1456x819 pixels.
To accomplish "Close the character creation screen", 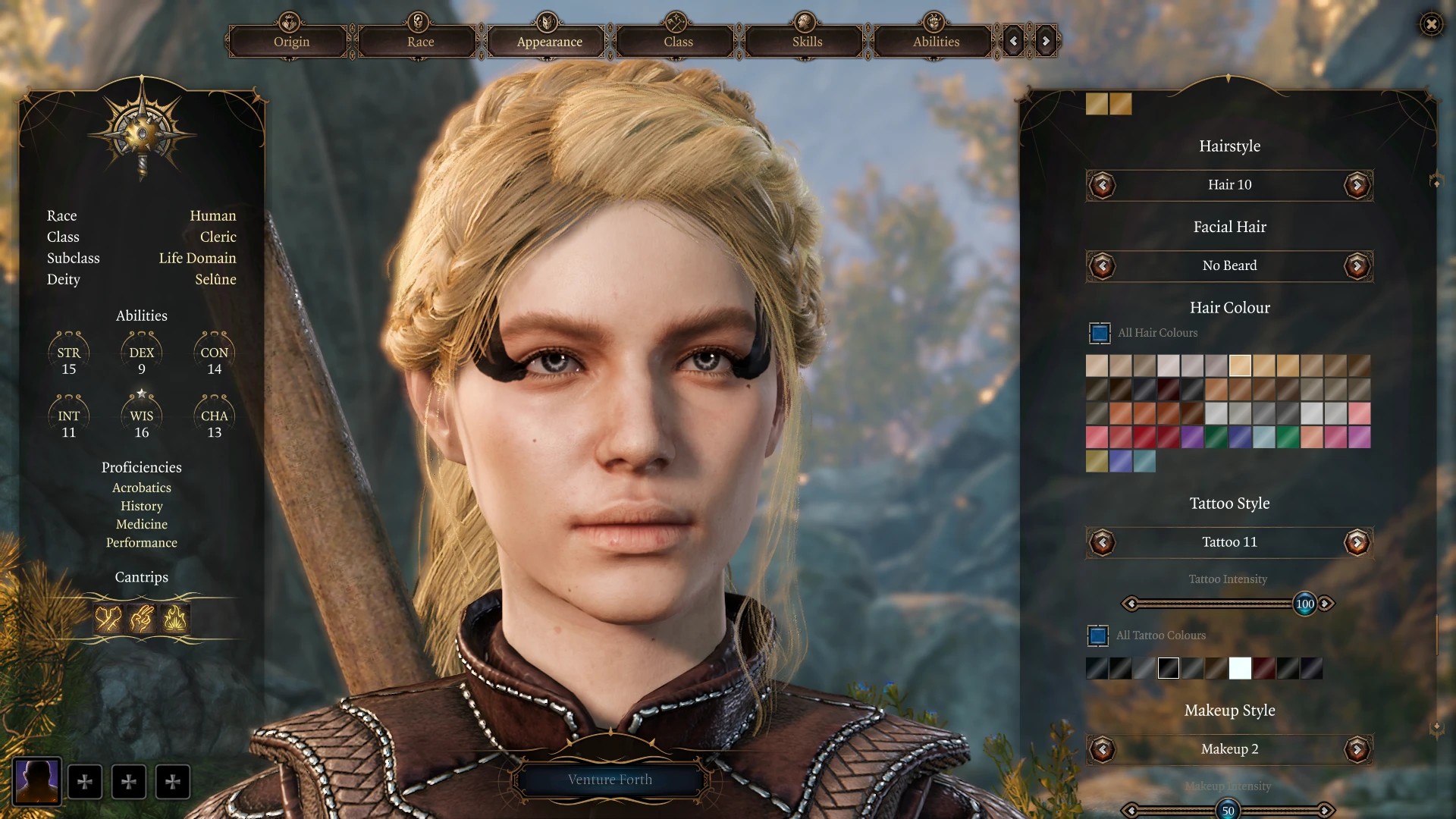I will pyautogui.click(x=1431, y=24).
